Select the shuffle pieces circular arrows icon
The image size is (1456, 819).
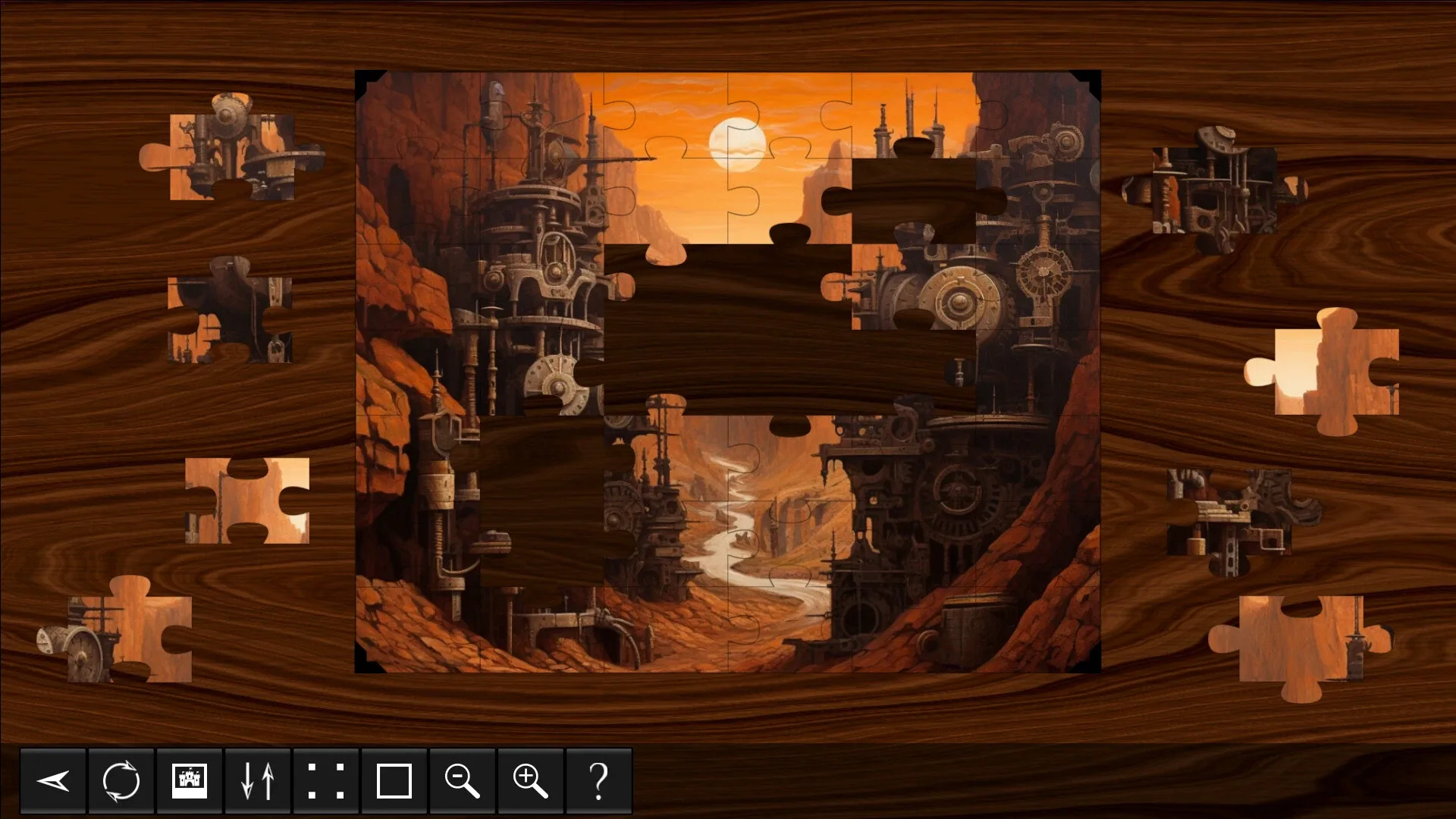click(x=121, y=780)
